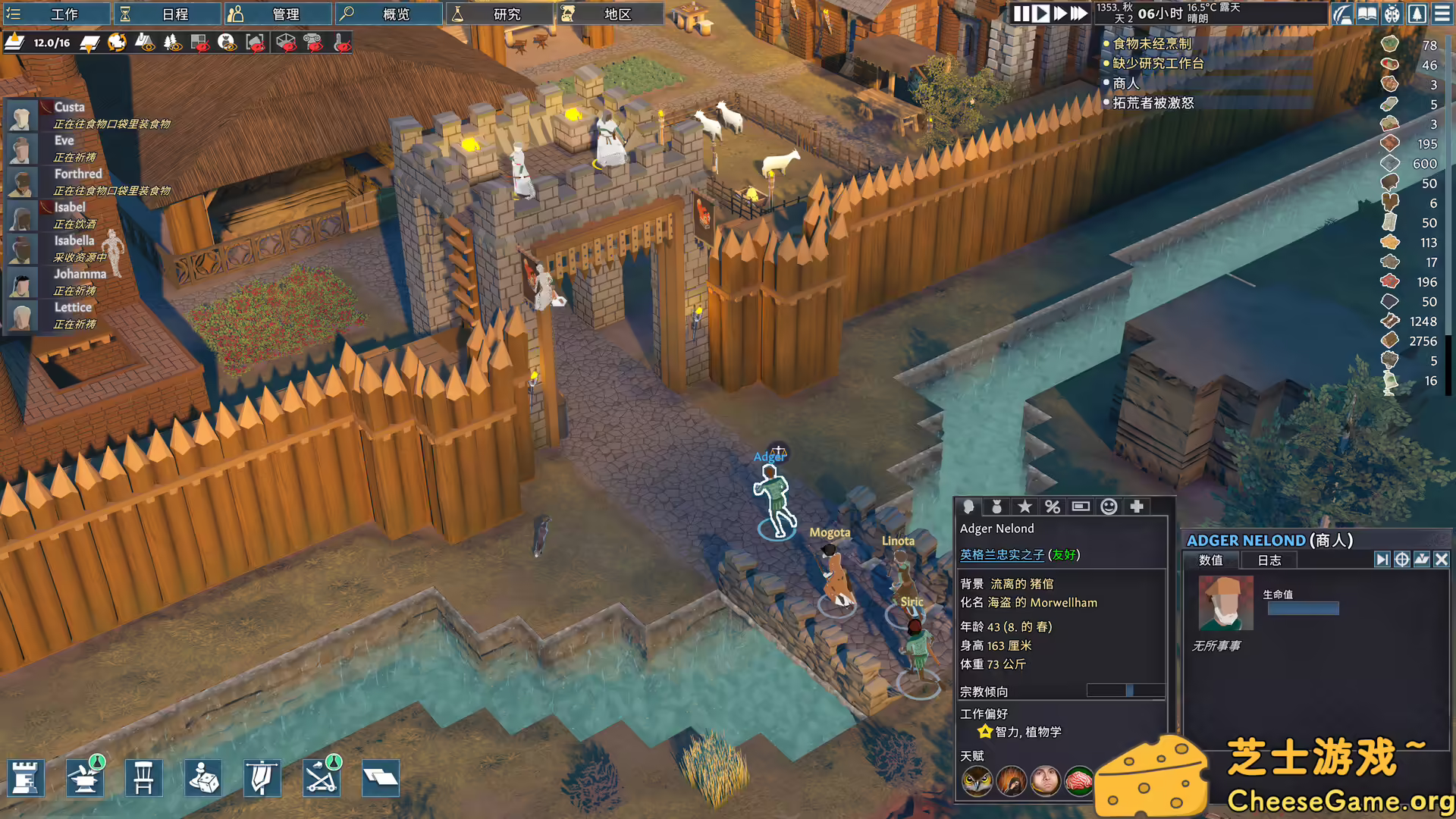Adjust the 宗教倾向 slider in character panel
The height and width of the screenshot is (819, 1456).
[1128, 691]
